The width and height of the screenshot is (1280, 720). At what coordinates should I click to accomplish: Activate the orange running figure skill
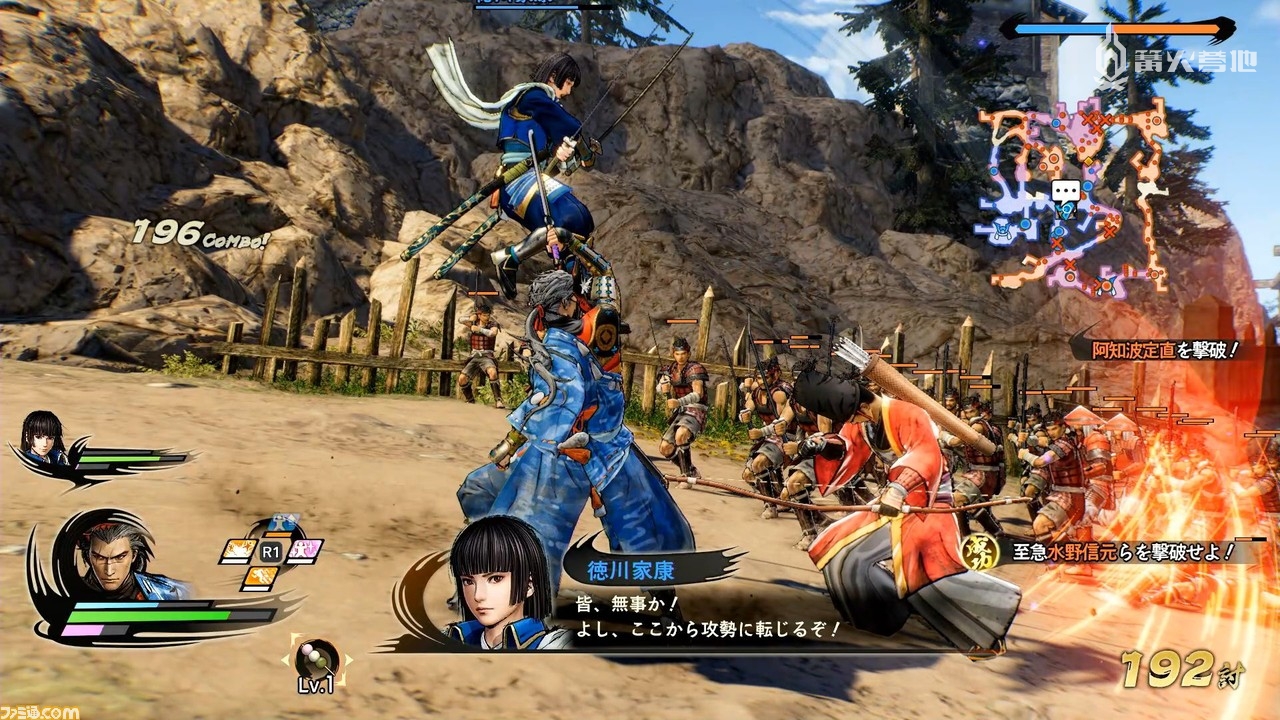[262, 576]
